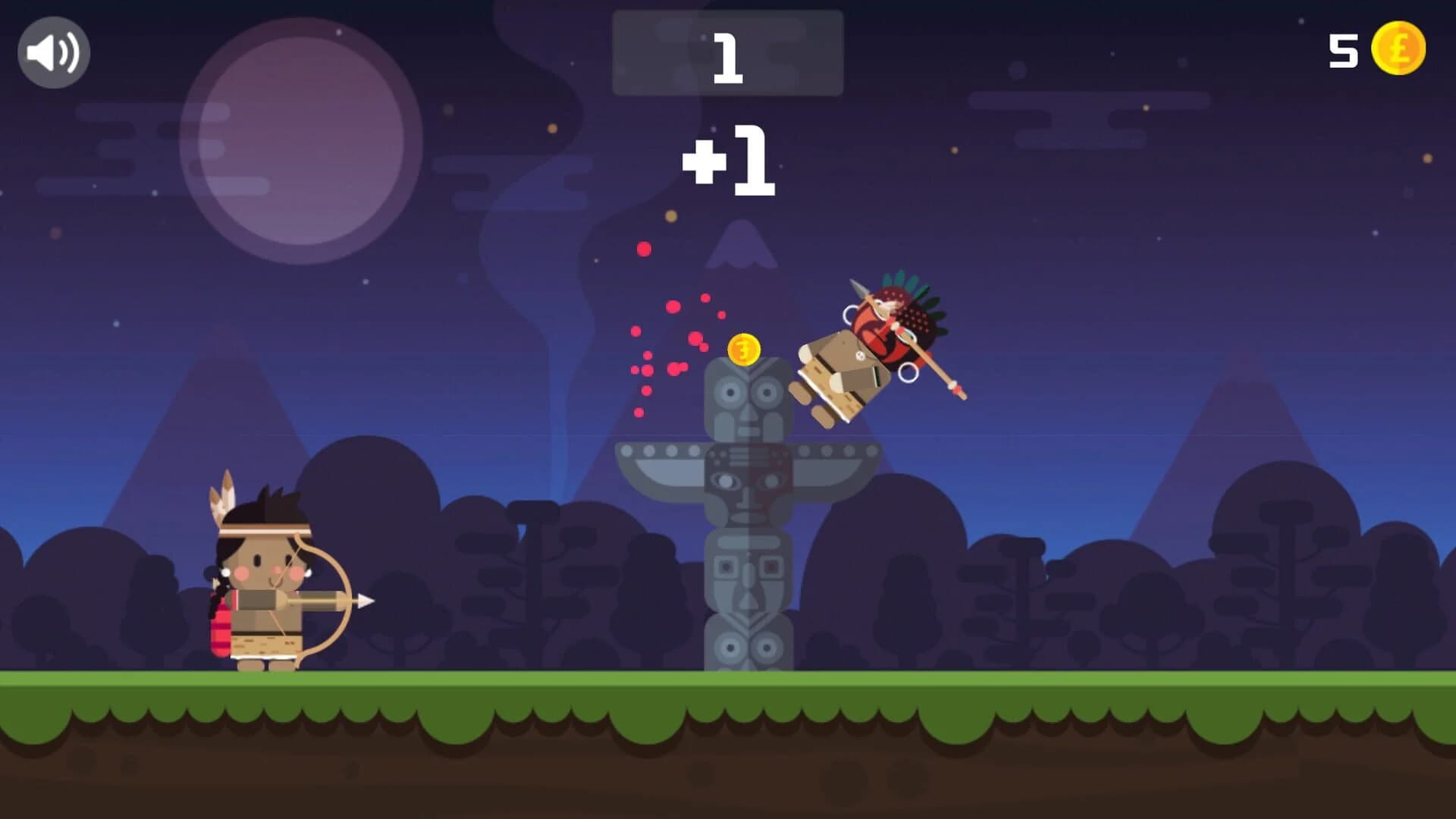The width and height of the screenshot is (1456, 819).
Task: Select the feather on the archer's headband
Action: click(224, 497)
